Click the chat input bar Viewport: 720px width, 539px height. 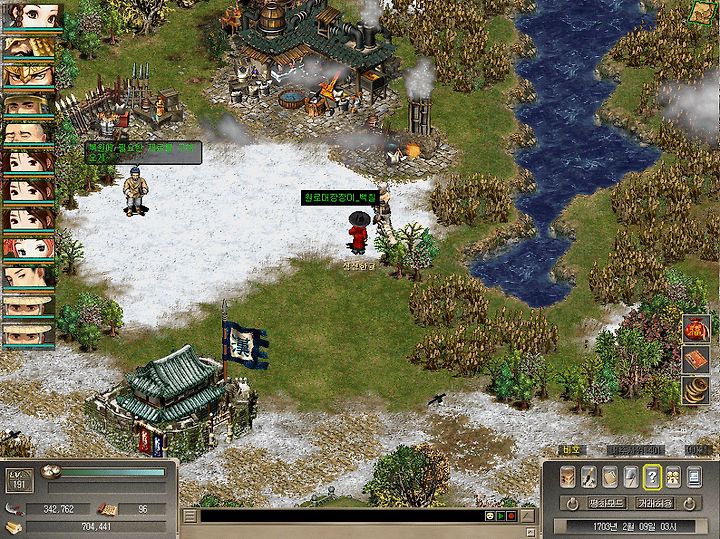coord(340,516)
